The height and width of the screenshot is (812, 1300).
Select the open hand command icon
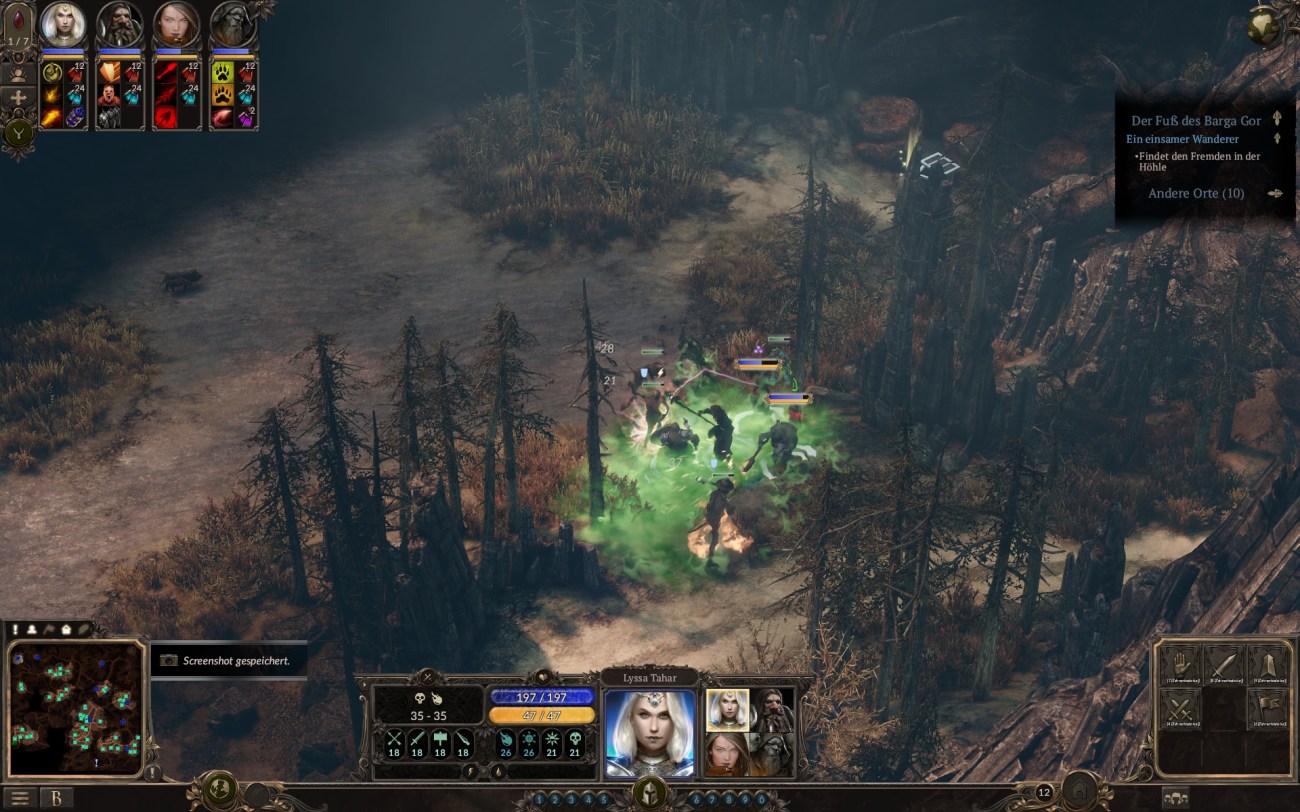tap(1180, 665)
